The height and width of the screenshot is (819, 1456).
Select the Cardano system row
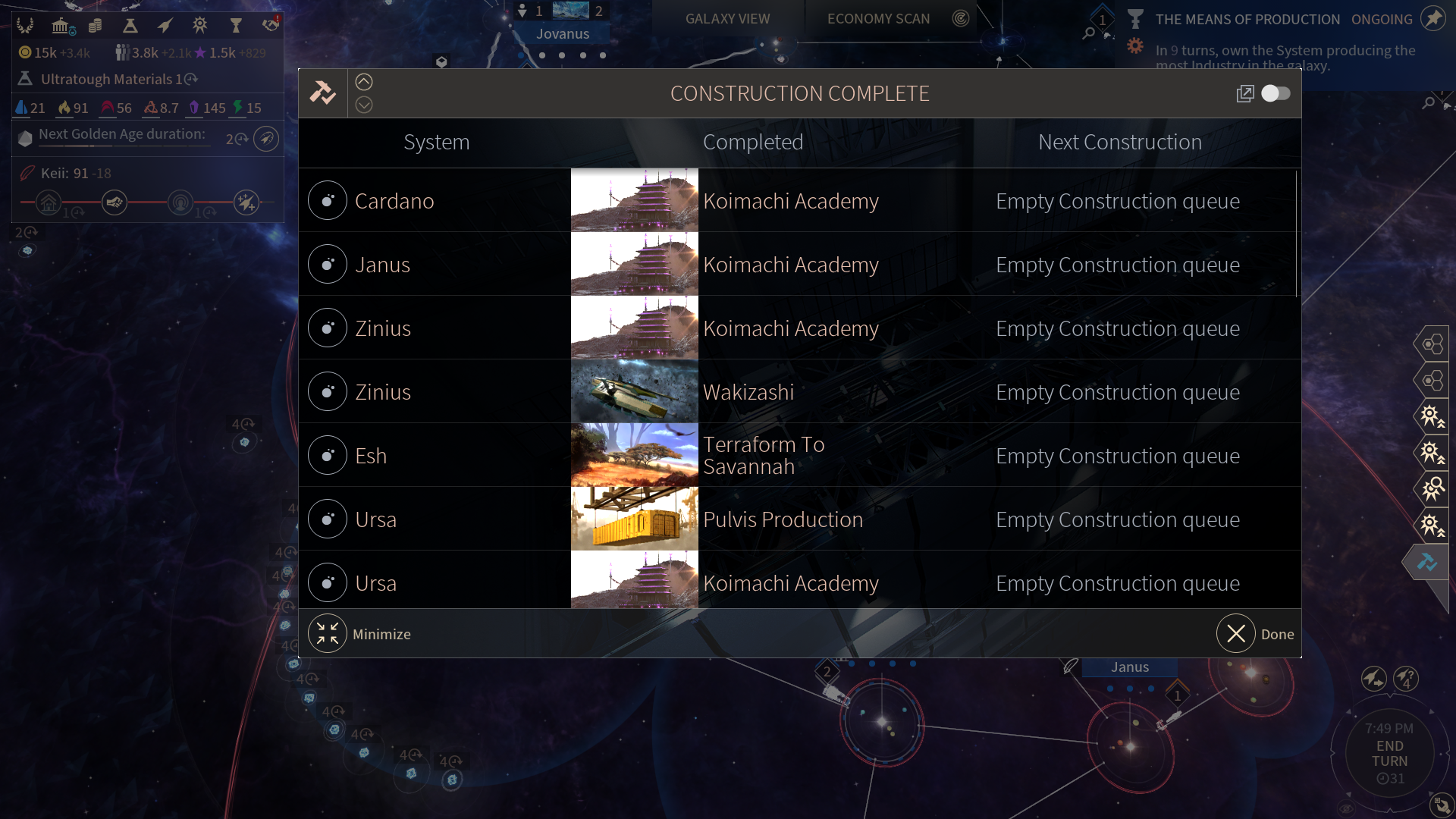[x=394, y=201]
